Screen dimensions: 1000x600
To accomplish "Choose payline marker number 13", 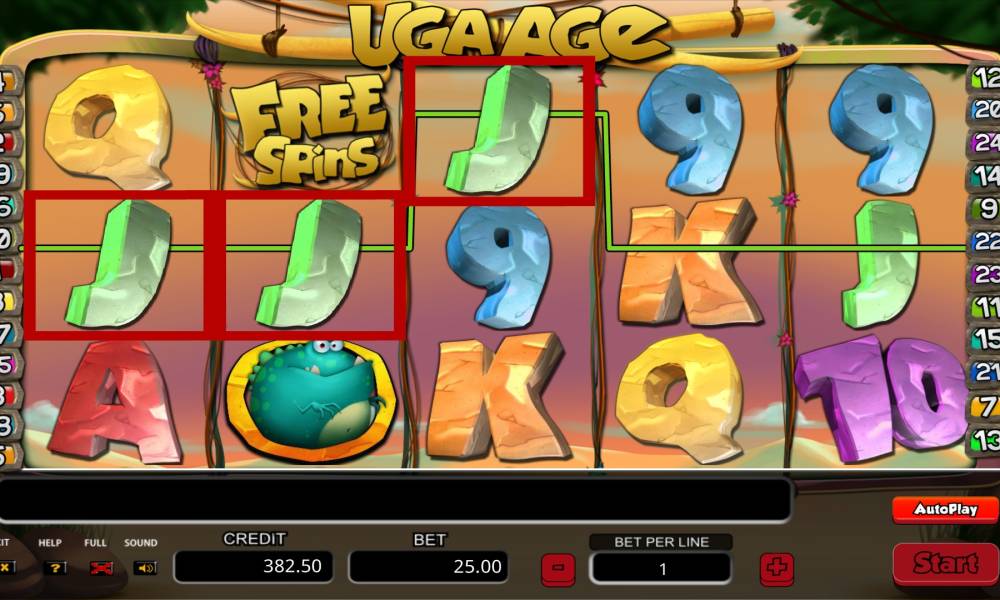I will tap(986, 439).
